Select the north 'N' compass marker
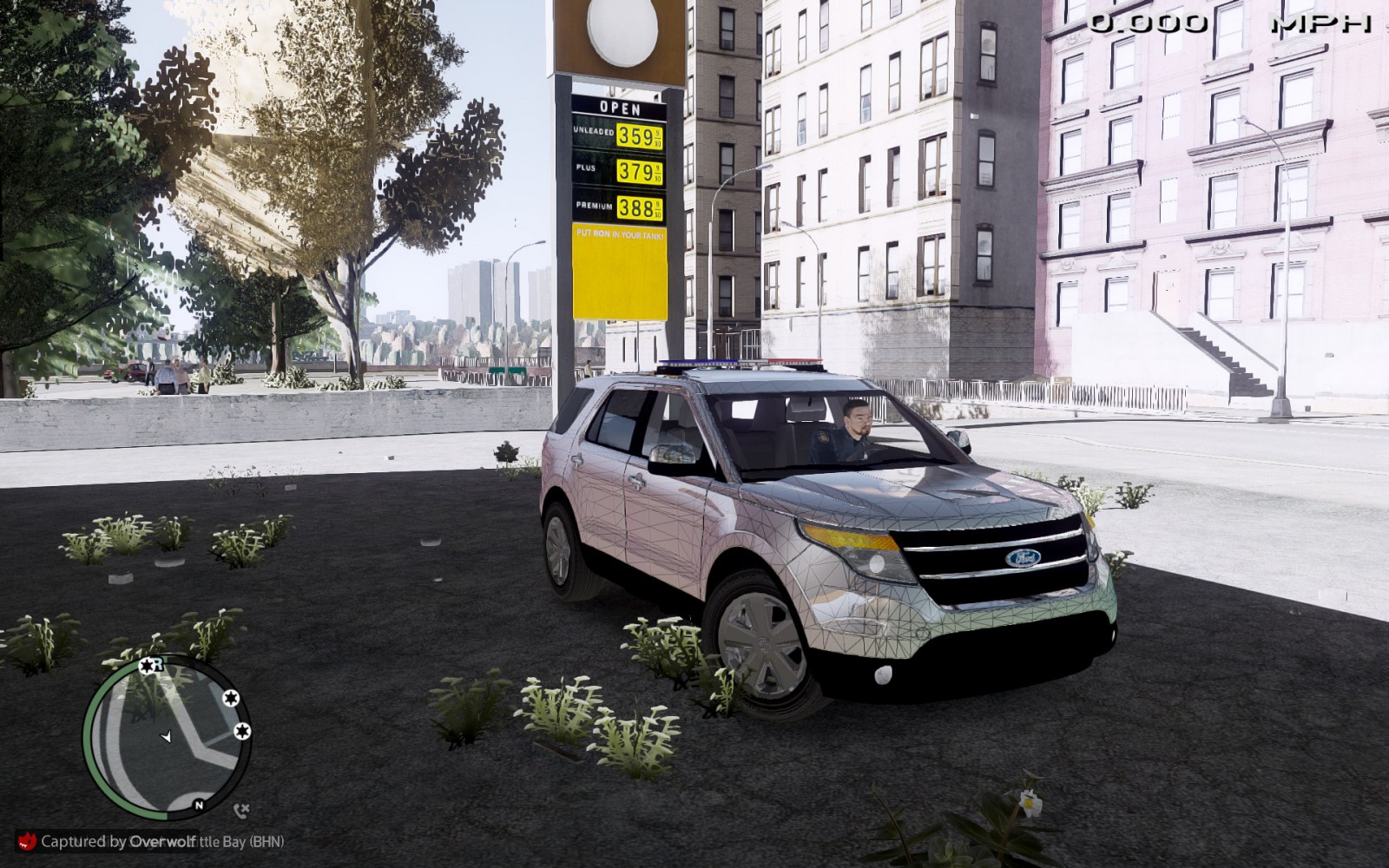Viewport: 1389px width, 868px height. (199, 806)
